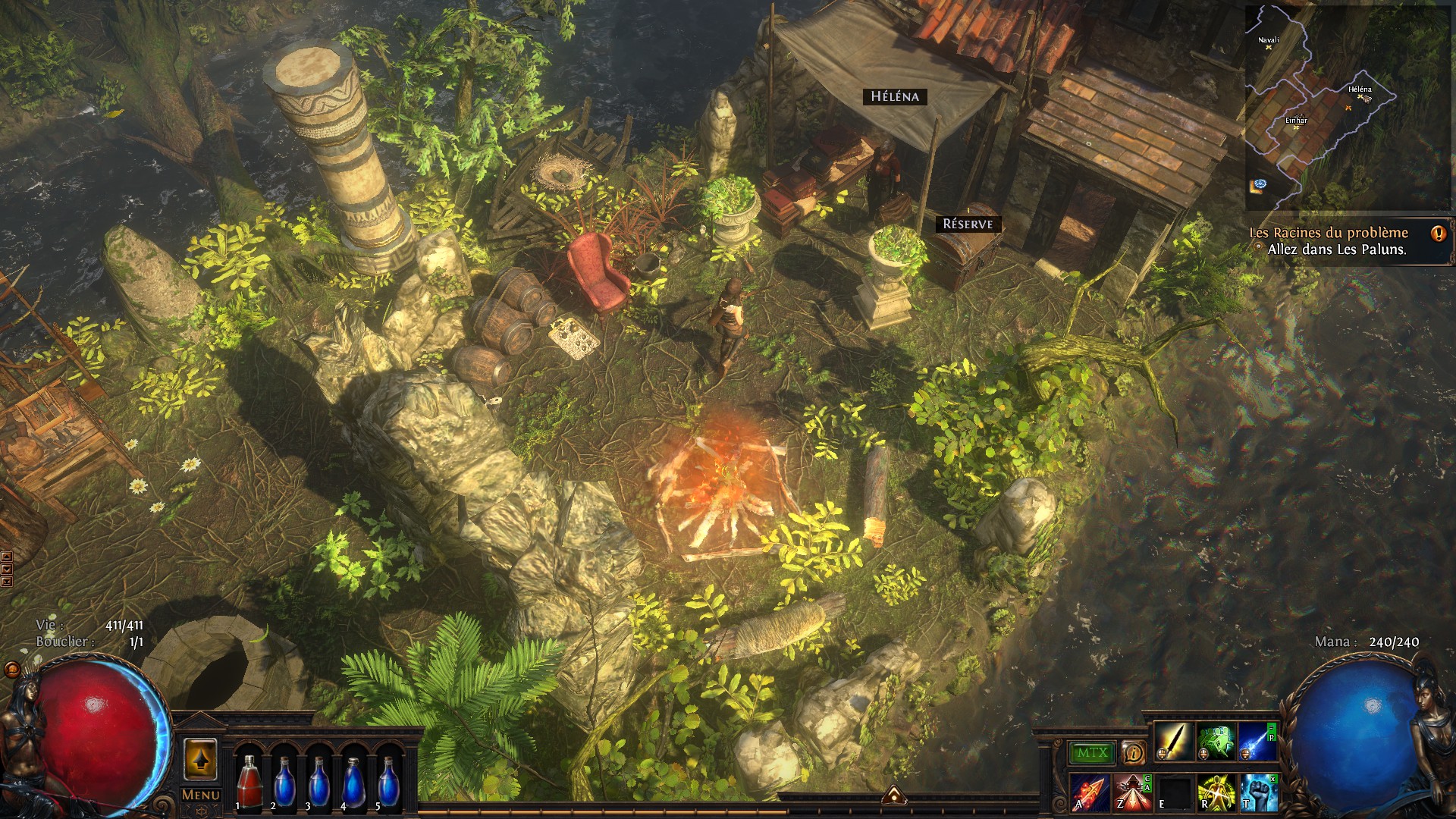This screenshot has height=819, width=1456.
Task: Activate the red arrow-rain skill on Z
Action: [1131, 792]
